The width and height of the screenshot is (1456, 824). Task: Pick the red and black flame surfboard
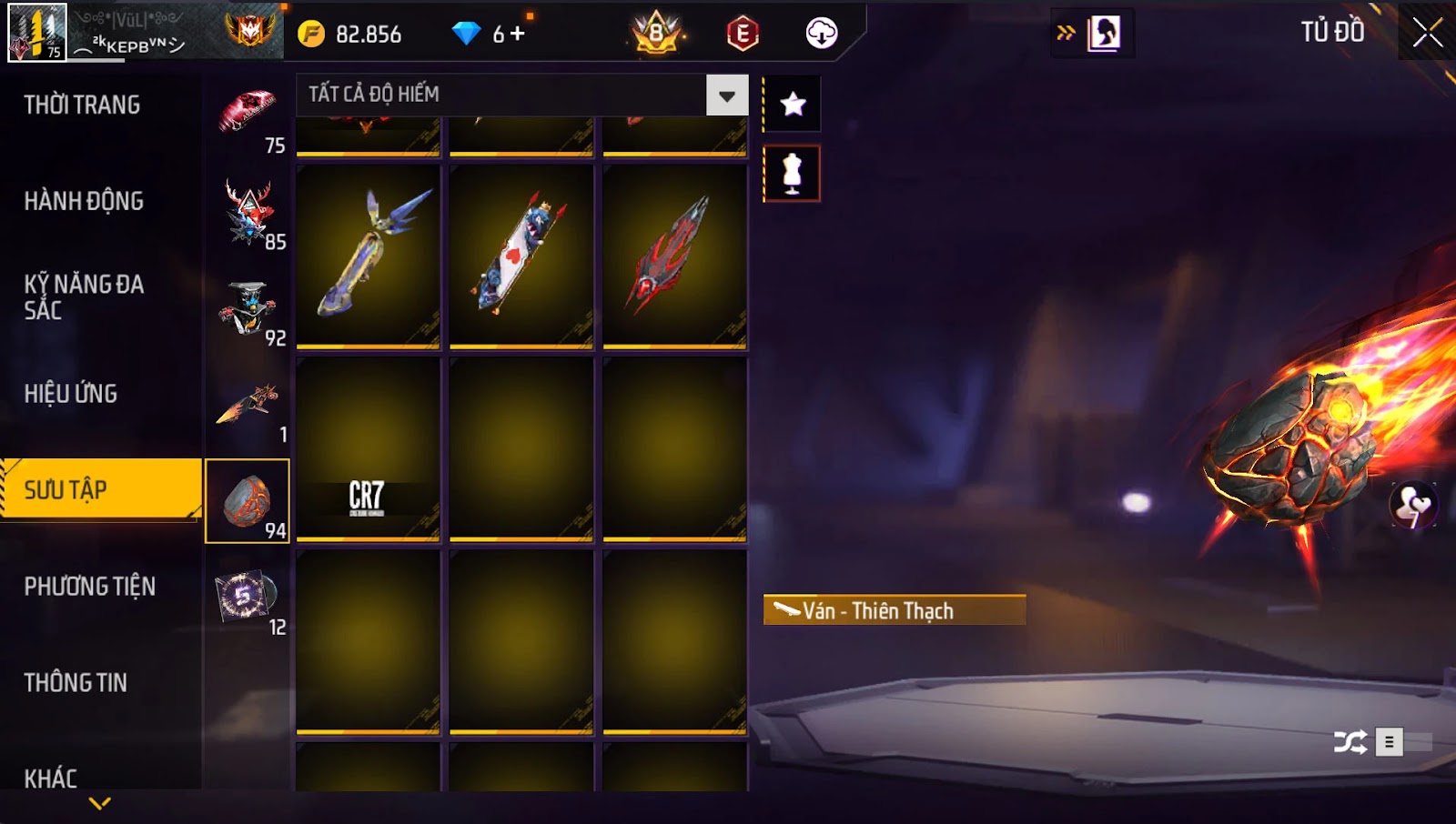point(674,256)
